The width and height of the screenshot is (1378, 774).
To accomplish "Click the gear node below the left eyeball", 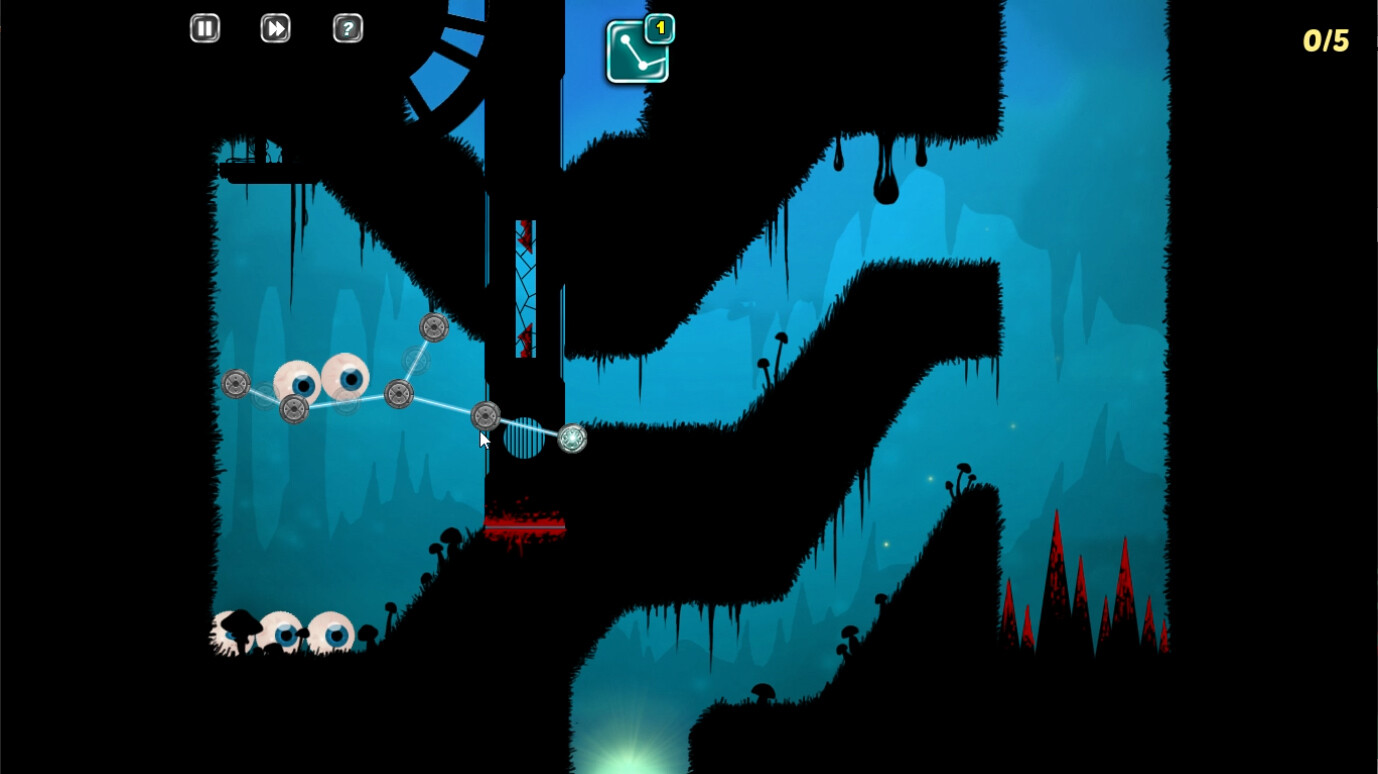I will (293, 408).
